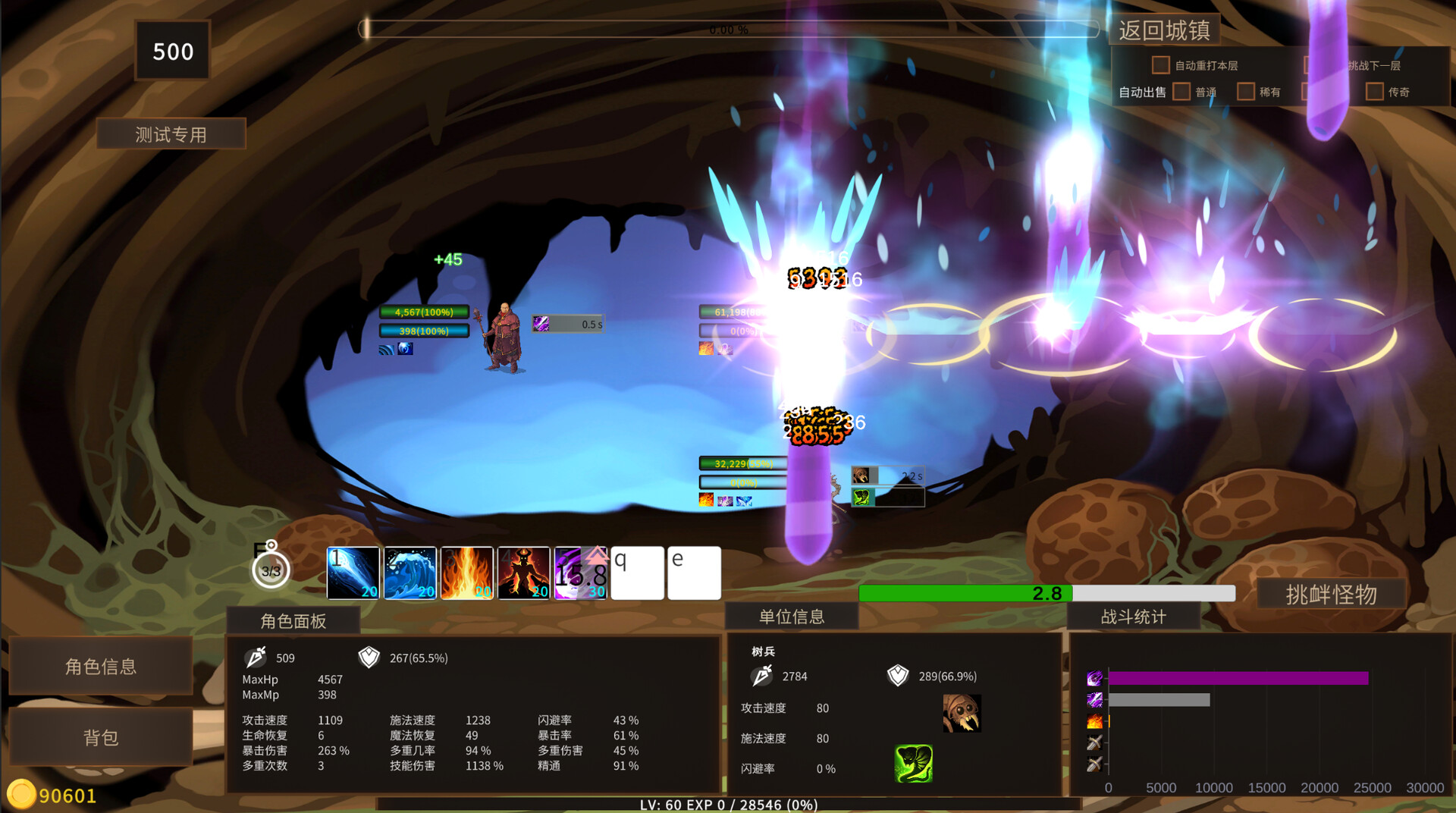Cast the tidal wave skill
Screen dimensions: 1456x813
[x=409, y=573]
